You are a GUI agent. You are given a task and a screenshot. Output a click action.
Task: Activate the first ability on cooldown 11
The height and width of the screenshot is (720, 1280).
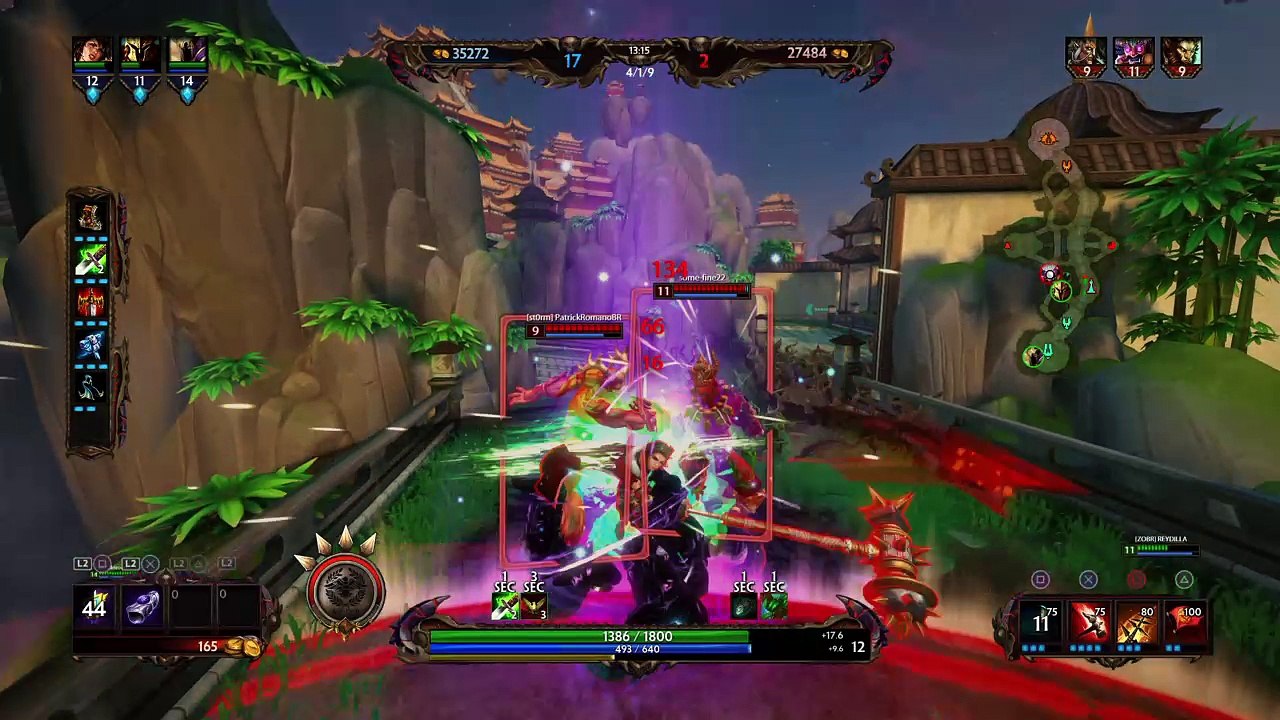tap(1041, 623)
